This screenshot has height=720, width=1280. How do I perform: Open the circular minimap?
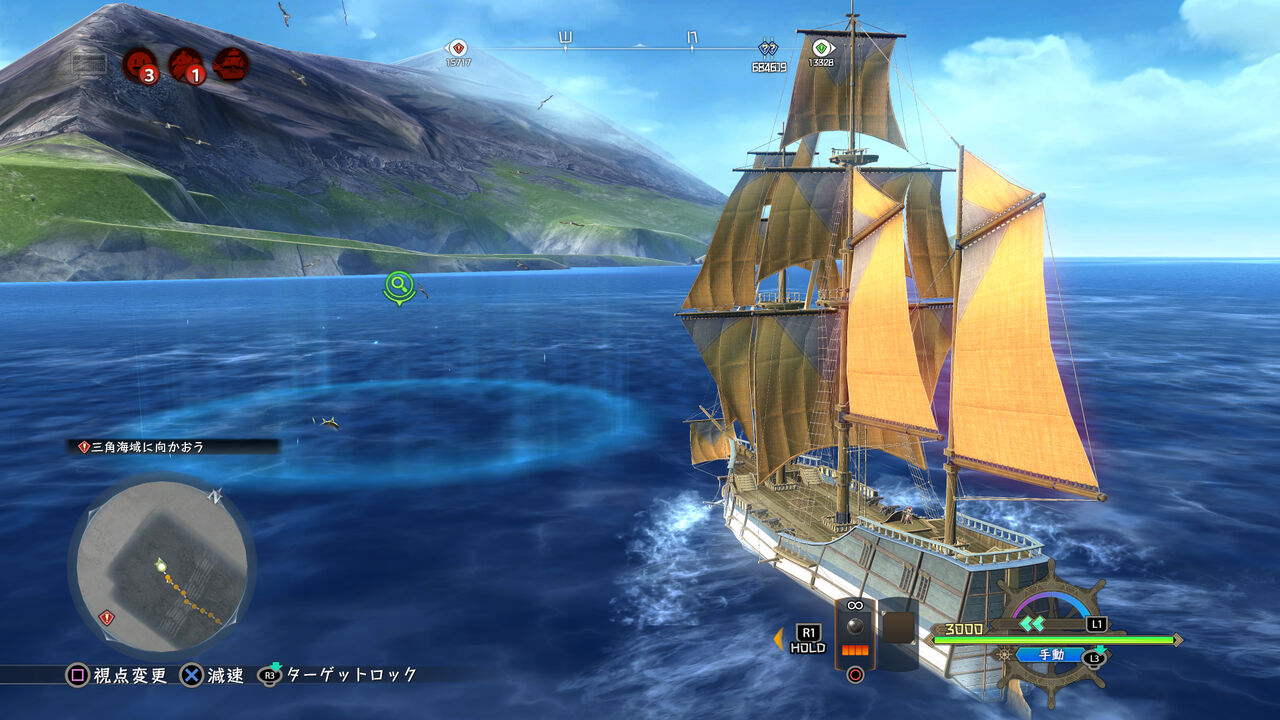click(161, 567)
